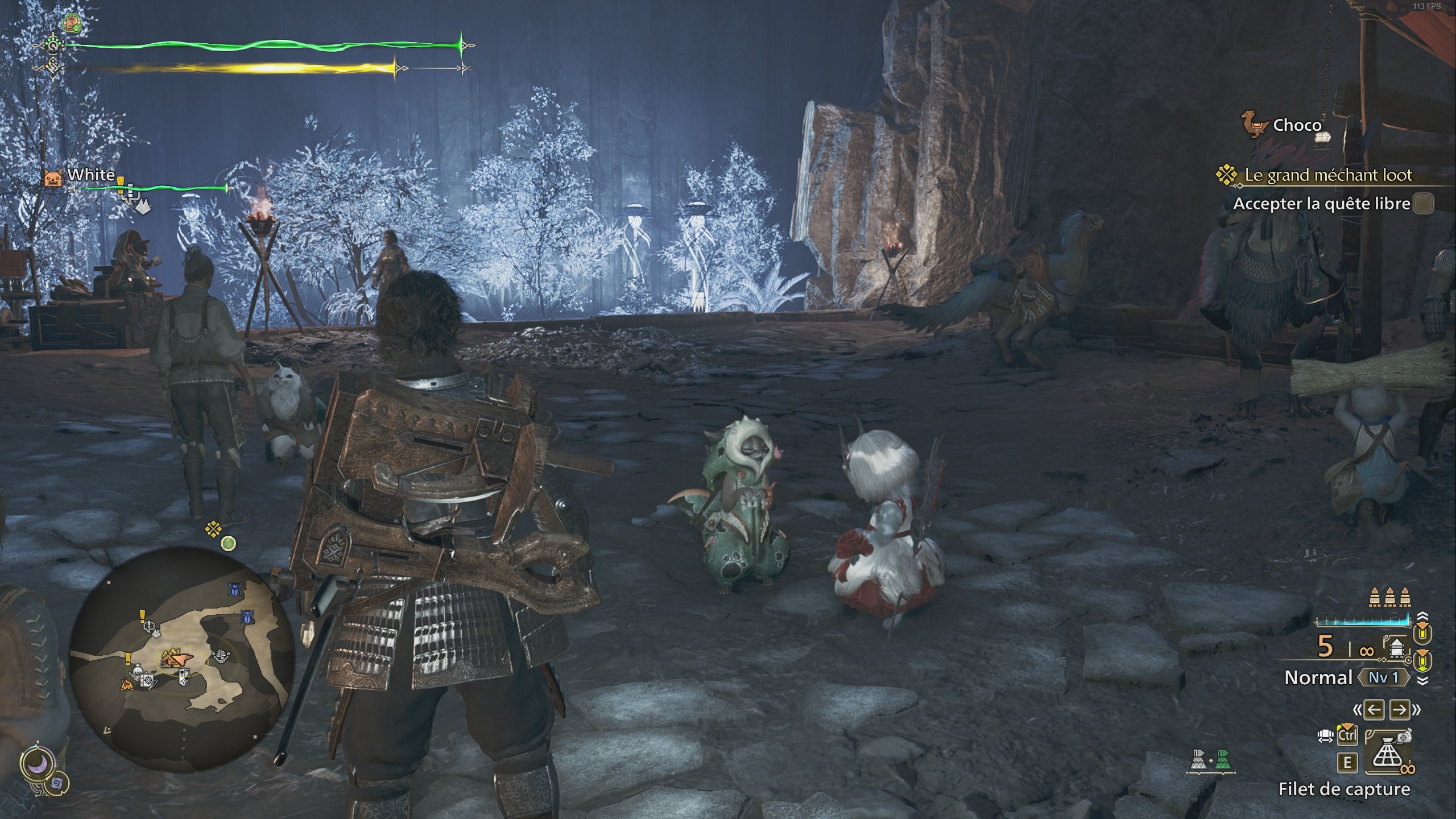Toggle slinger aim via the Ctrl key prompt
This screenshot has height=819, width=1456.
[1347, 734]
